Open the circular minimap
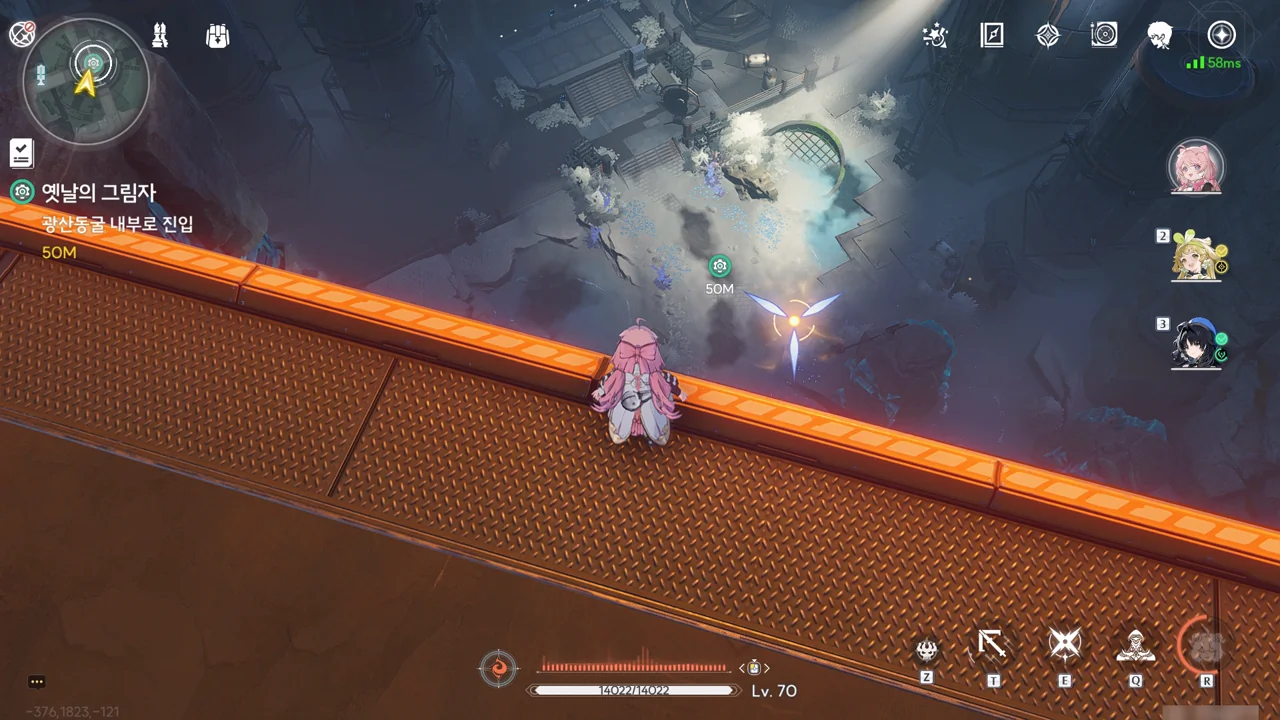 86,81
